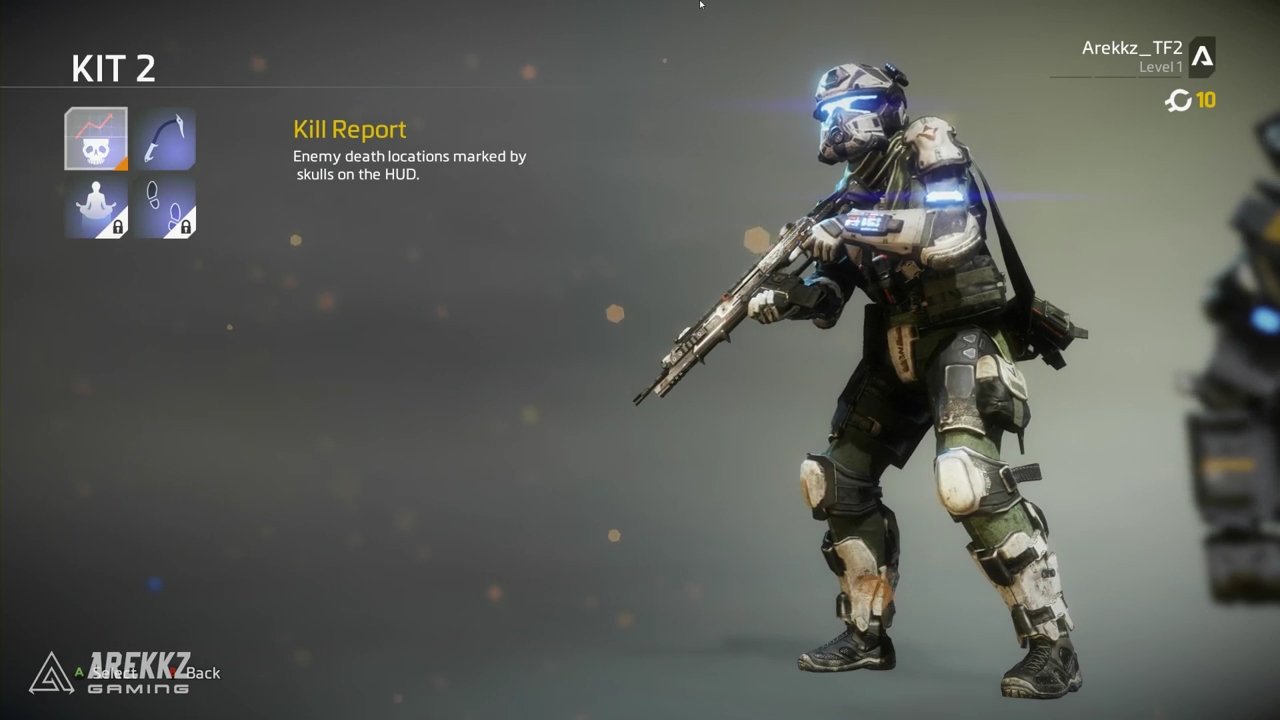The image size is (1280, 720).
Task: Click the KIT 2 screen title
Action: (113, 68)
